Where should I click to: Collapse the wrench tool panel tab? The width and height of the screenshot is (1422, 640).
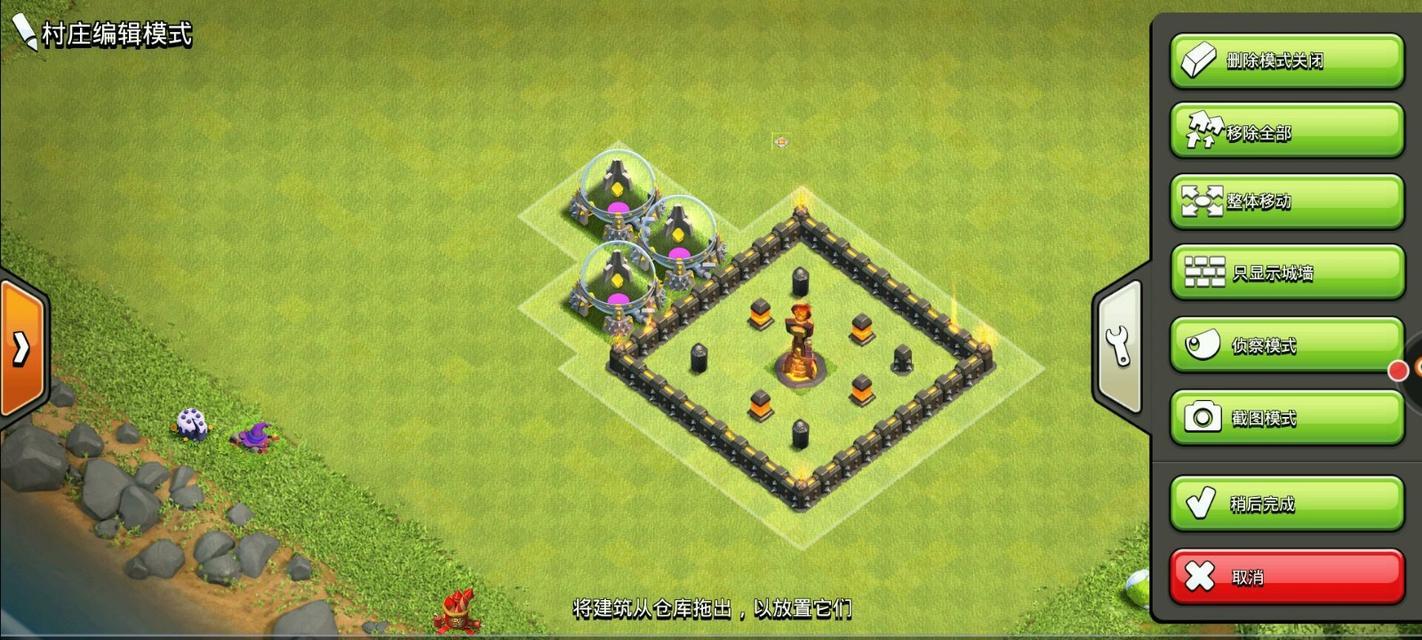(1120, 345)
